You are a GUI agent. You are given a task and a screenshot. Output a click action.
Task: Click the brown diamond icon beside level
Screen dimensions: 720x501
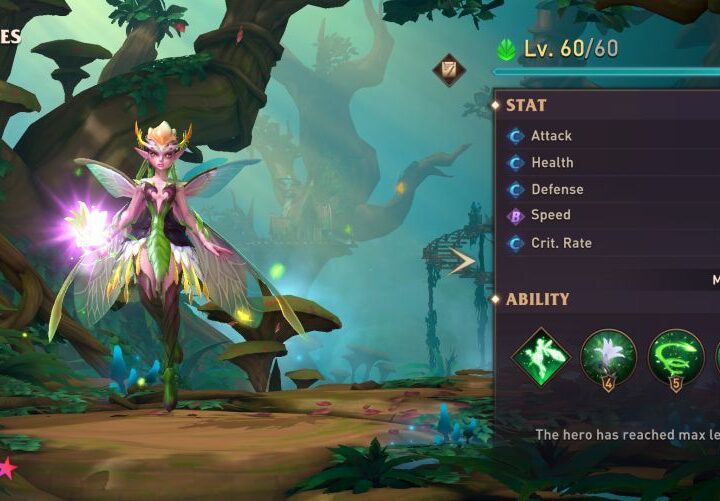(449, 69)
